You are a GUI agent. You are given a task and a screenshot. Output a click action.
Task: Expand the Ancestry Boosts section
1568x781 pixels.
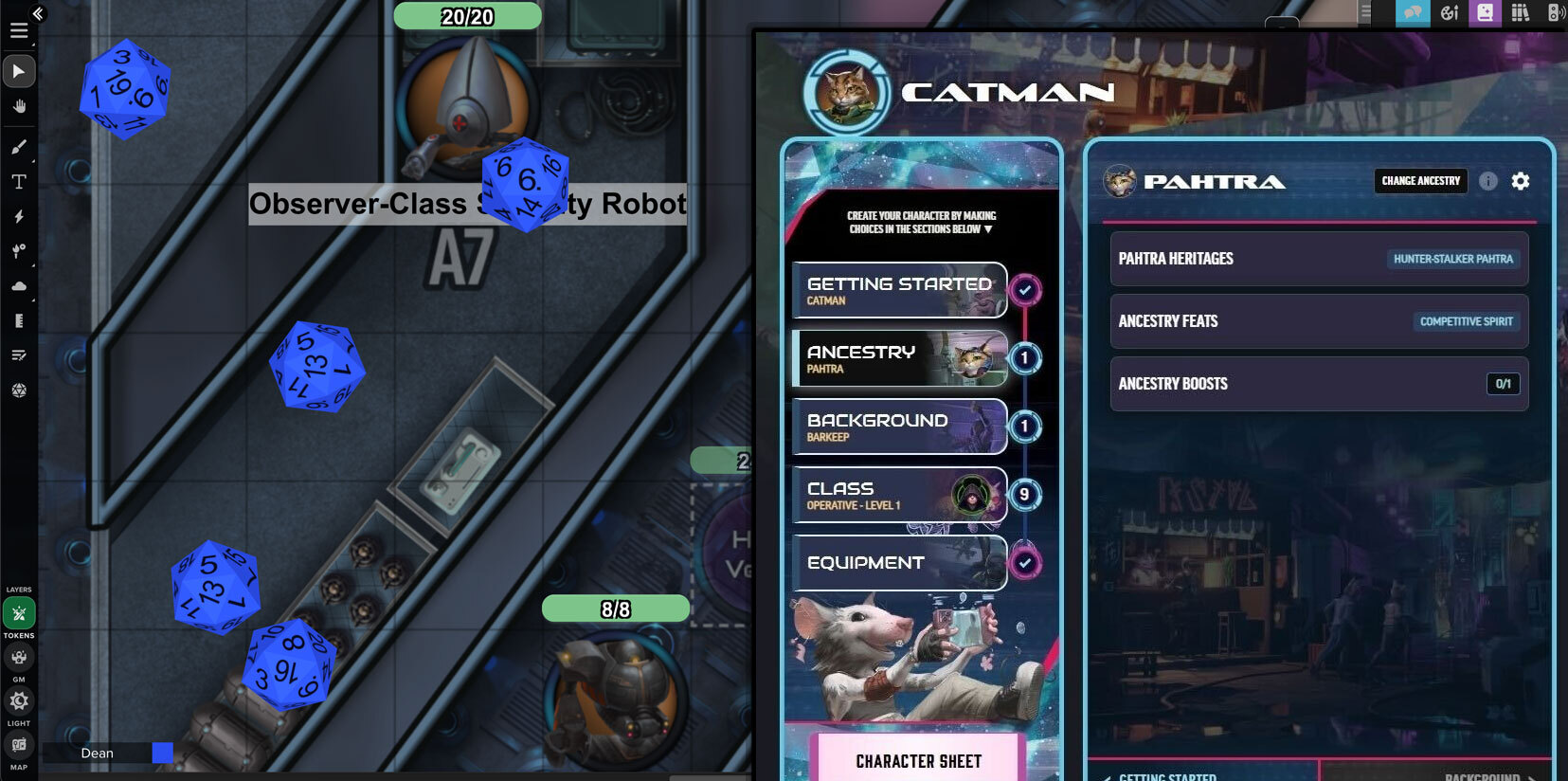[1318, 384]
